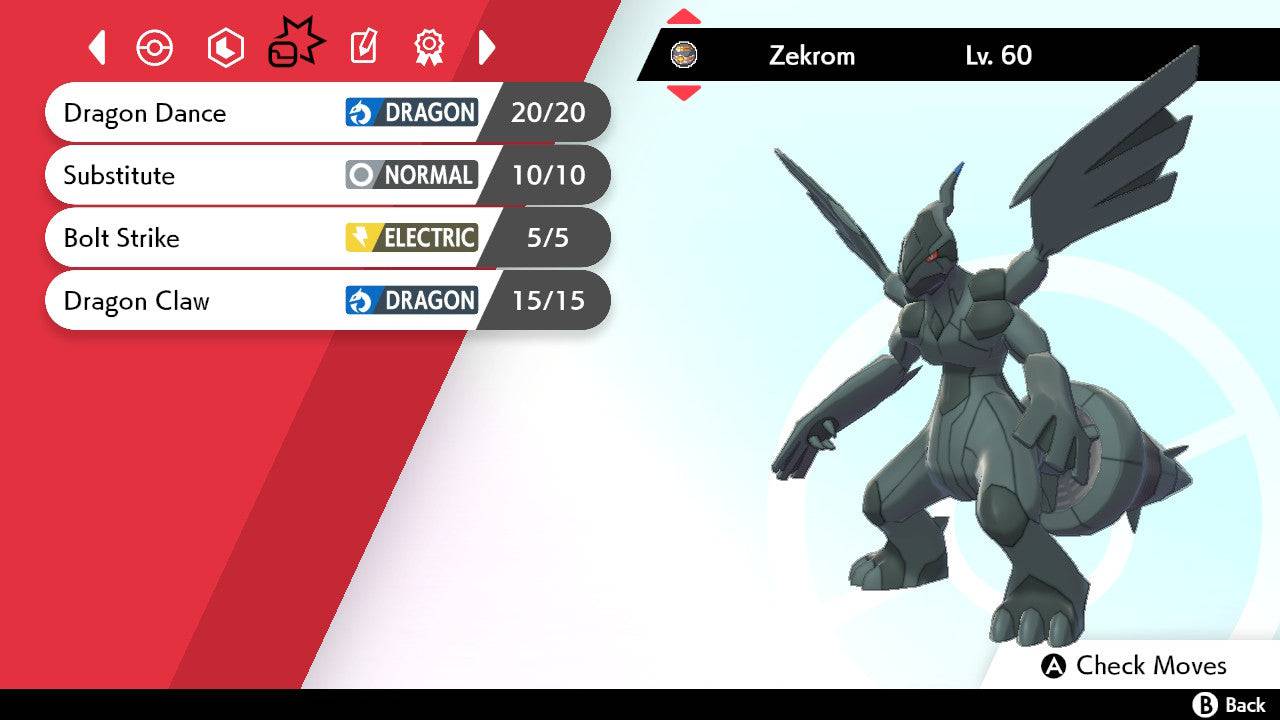The width and height of the screenshot is (1280, 720).
Task: Open the Pokéball summary info tab icon
Action: 155,46
